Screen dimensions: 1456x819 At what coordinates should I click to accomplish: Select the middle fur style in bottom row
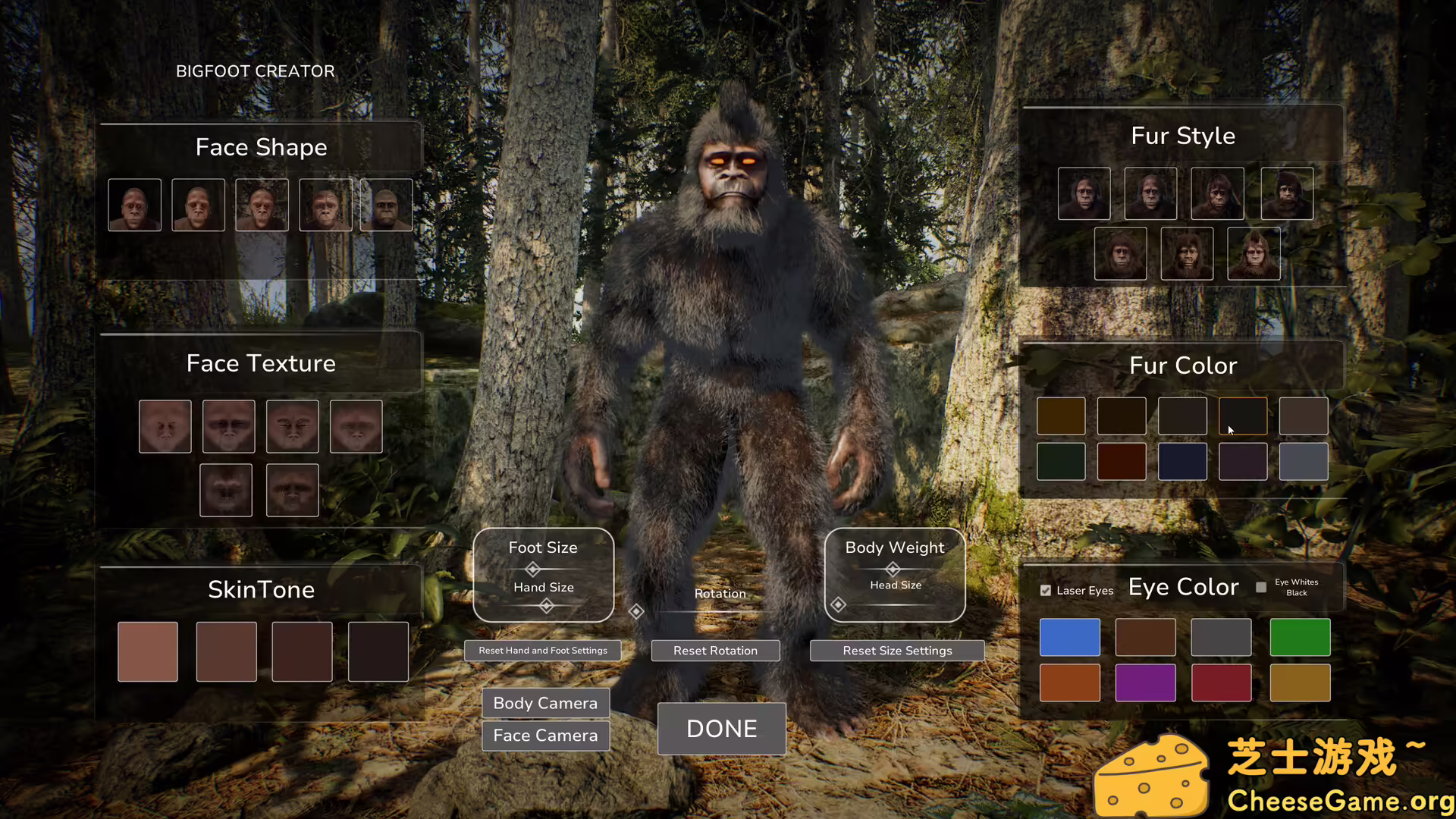pyautogui.click(x=1186, y=253)
